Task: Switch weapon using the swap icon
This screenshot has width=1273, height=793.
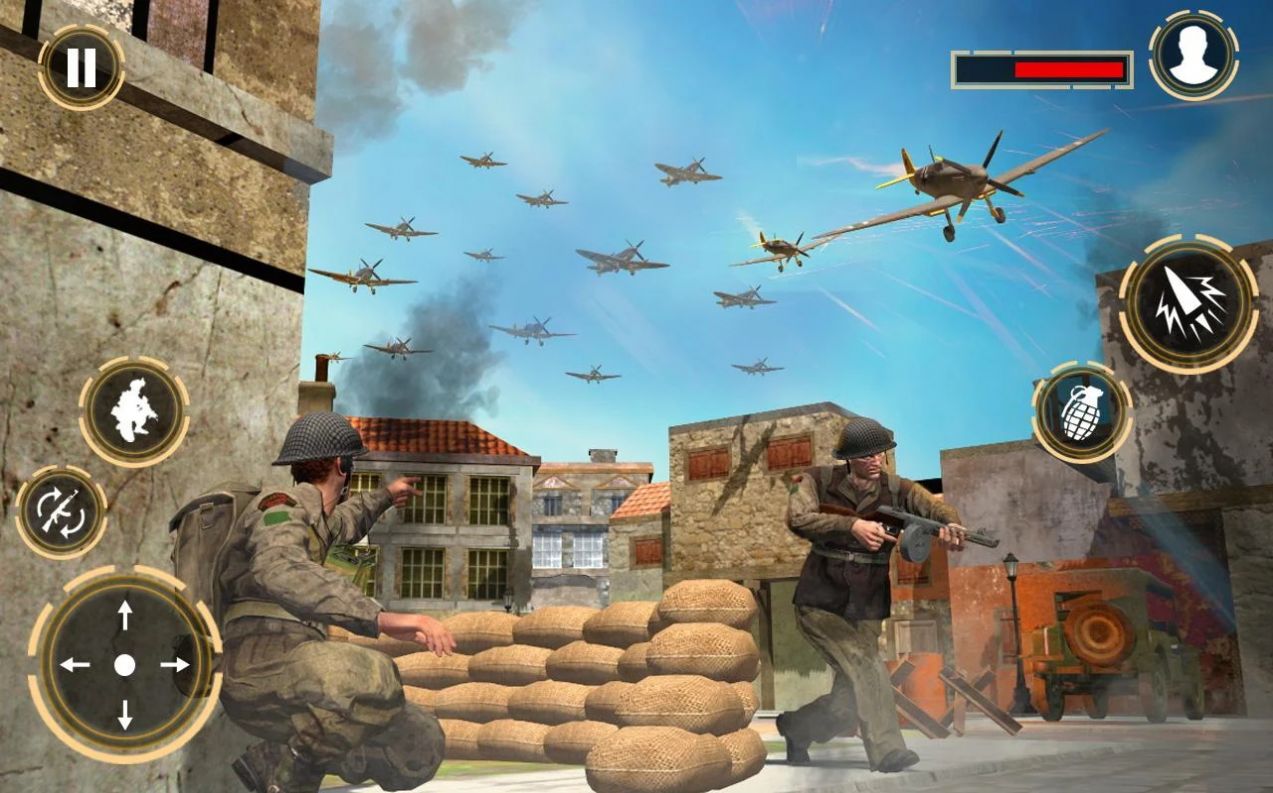Action: (x=62, y=512)
